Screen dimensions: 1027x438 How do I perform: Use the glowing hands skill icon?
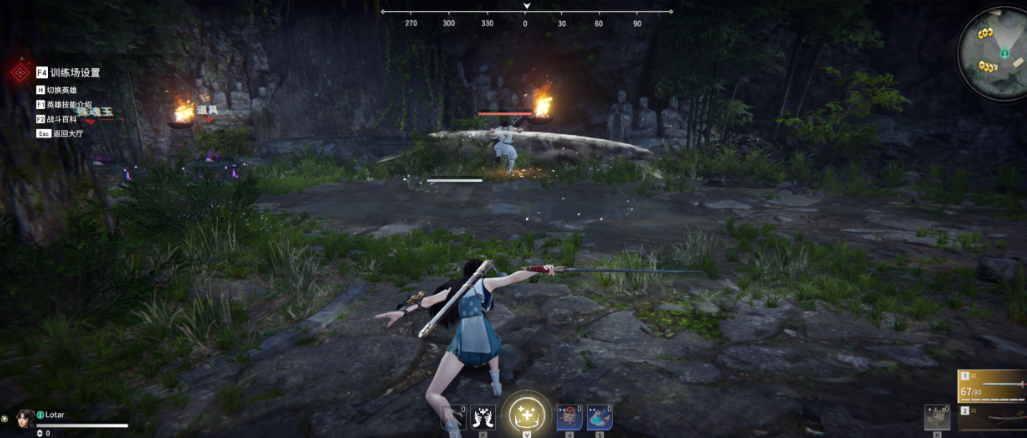(484, 416)
